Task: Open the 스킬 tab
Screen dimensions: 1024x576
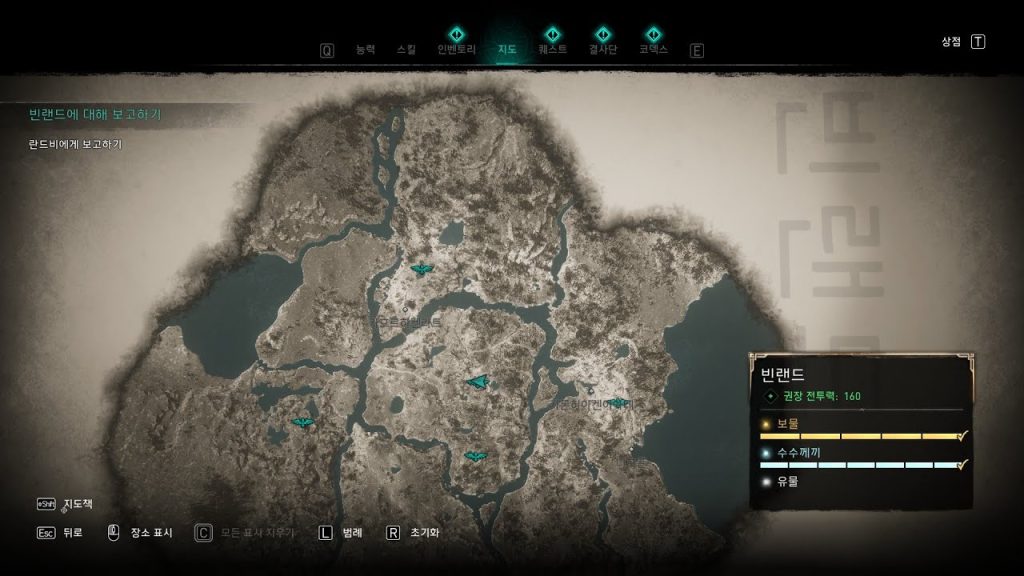Action: click(406, 49)
